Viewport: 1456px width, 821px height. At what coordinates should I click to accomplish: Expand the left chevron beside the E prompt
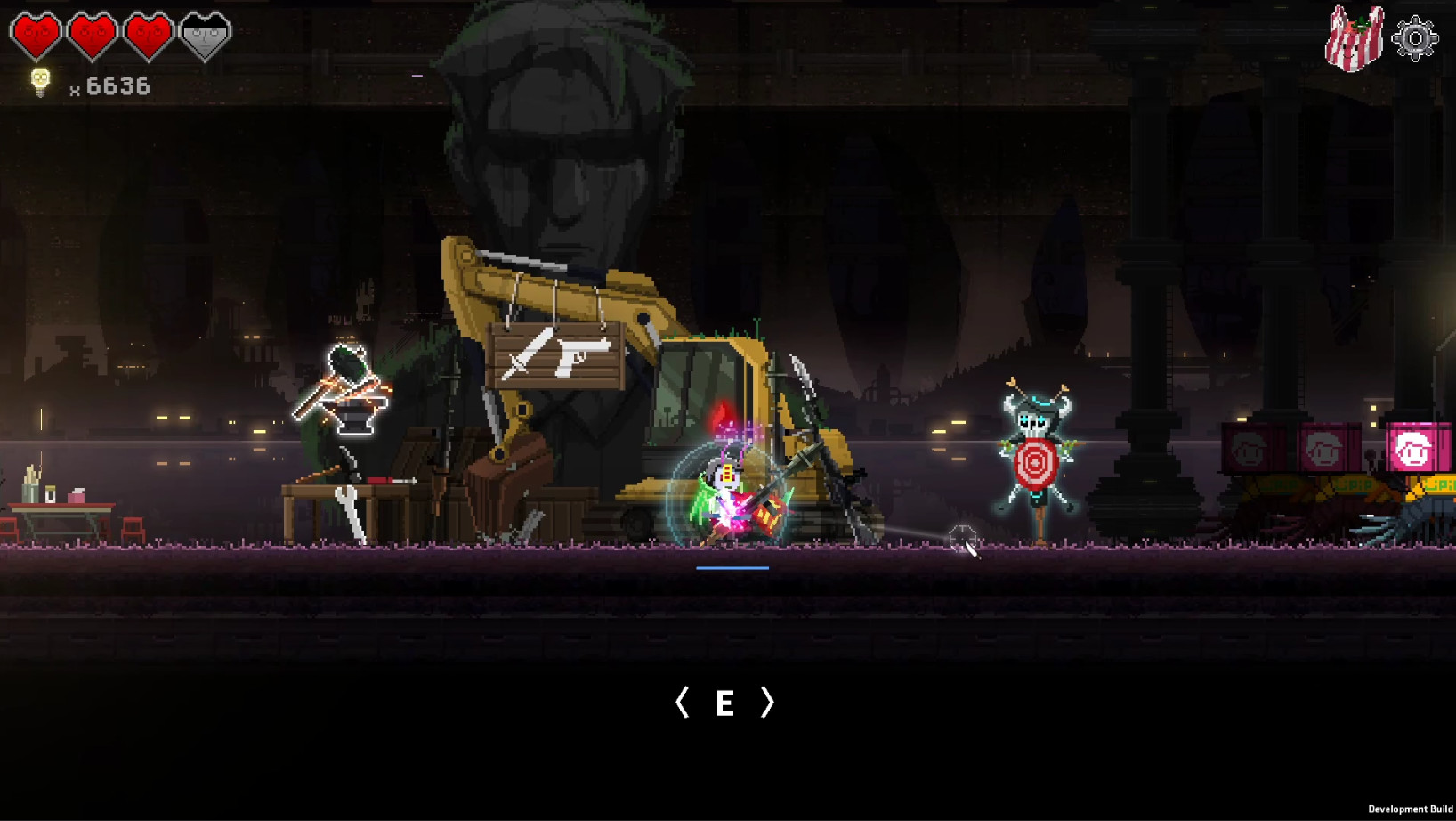[684, 703]
